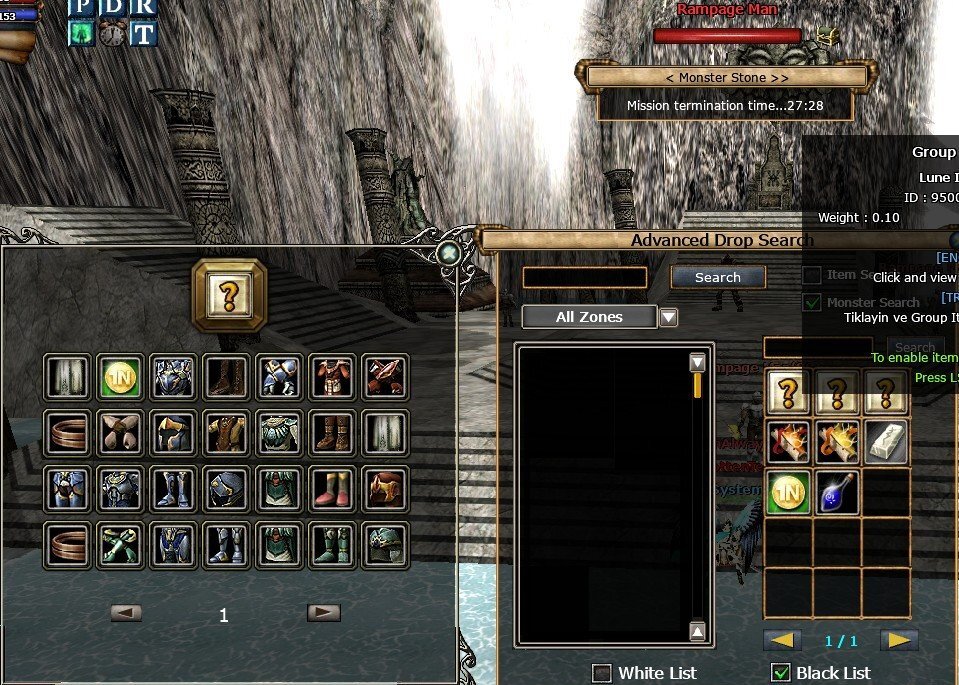This screenshot has width=959, height=685.
Task: Close the item panel with the green gem
Action: [x=449, y=253]
